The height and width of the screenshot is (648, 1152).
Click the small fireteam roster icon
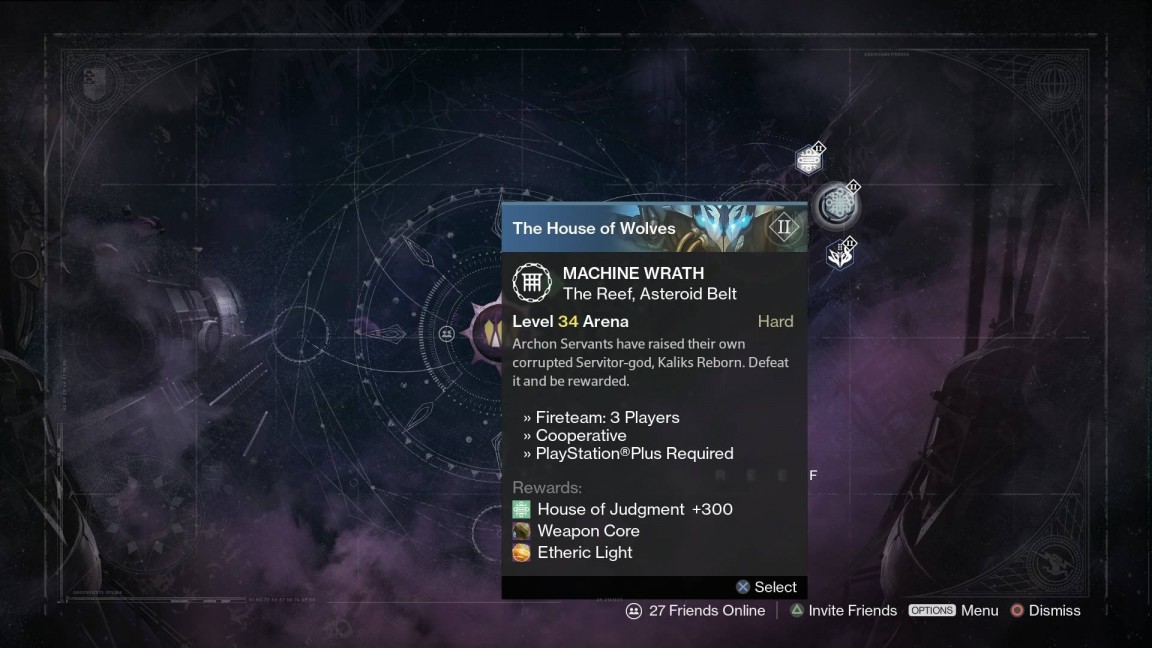click(x=447, y=333)
